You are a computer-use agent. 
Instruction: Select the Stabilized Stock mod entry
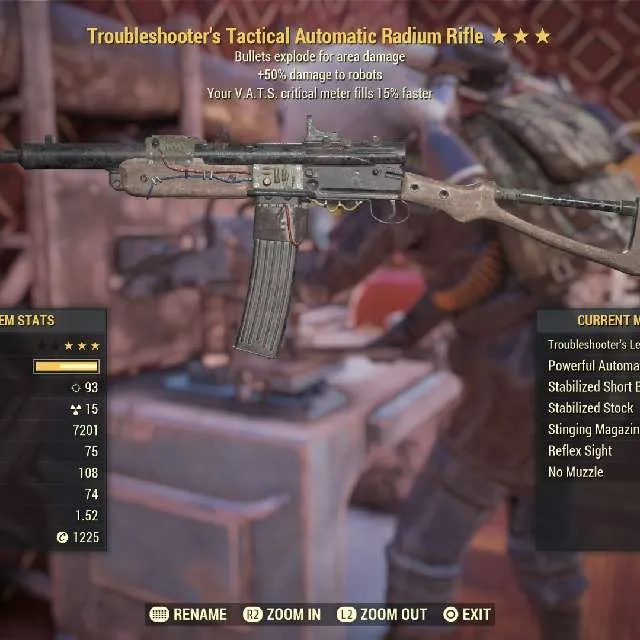click(591, 408)
